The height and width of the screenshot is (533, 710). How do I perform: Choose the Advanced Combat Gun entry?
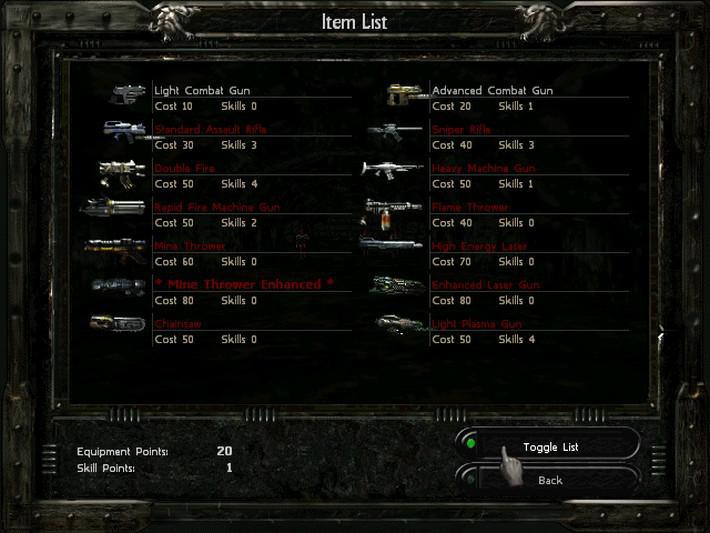coord(492,91)
